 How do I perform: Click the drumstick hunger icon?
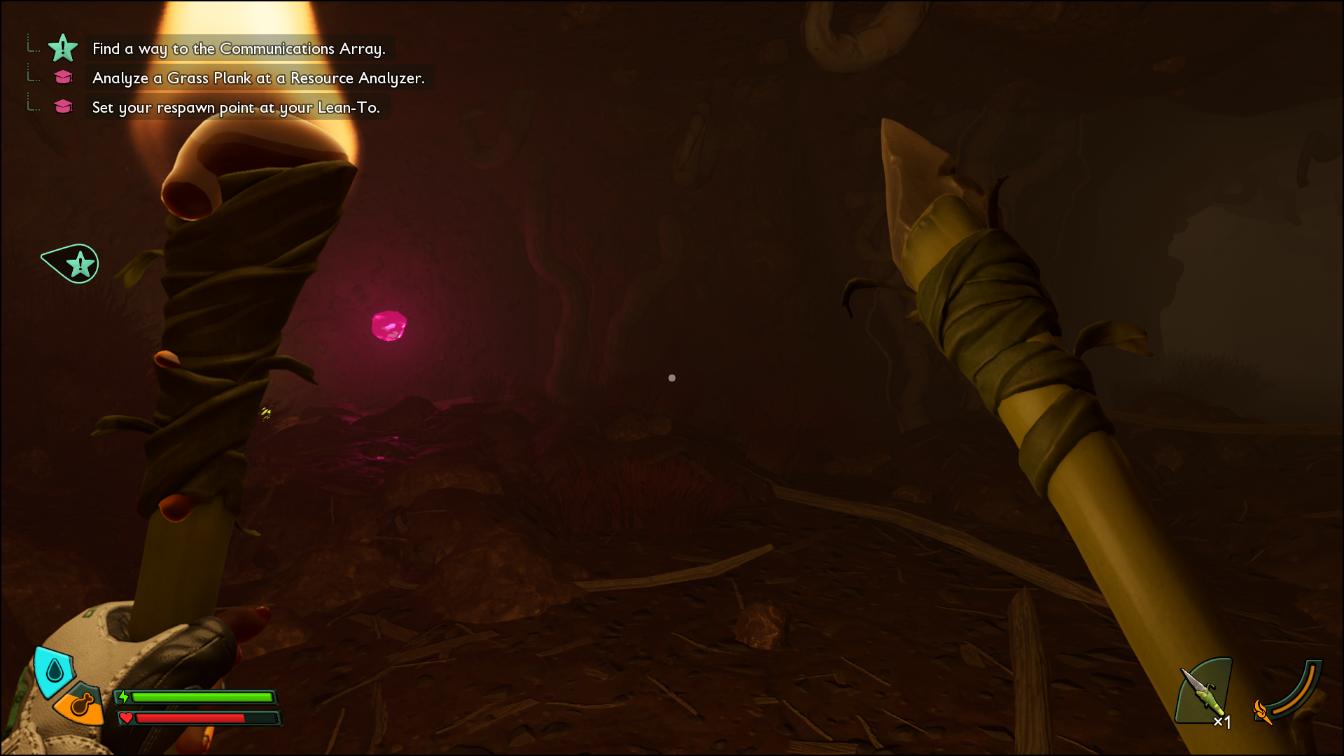[80, 706]
